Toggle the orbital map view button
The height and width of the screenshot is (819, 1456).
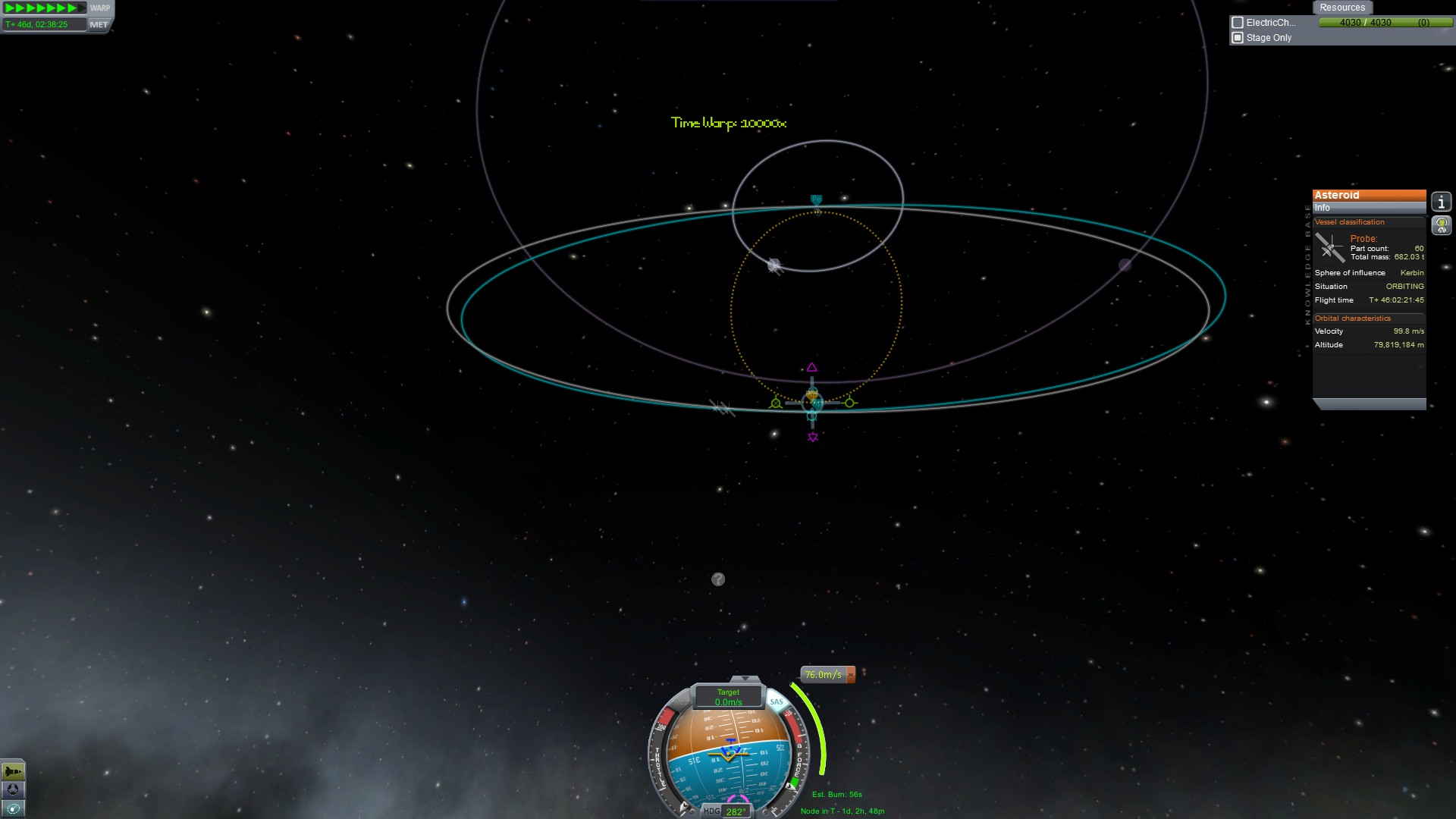click(13, 808)
